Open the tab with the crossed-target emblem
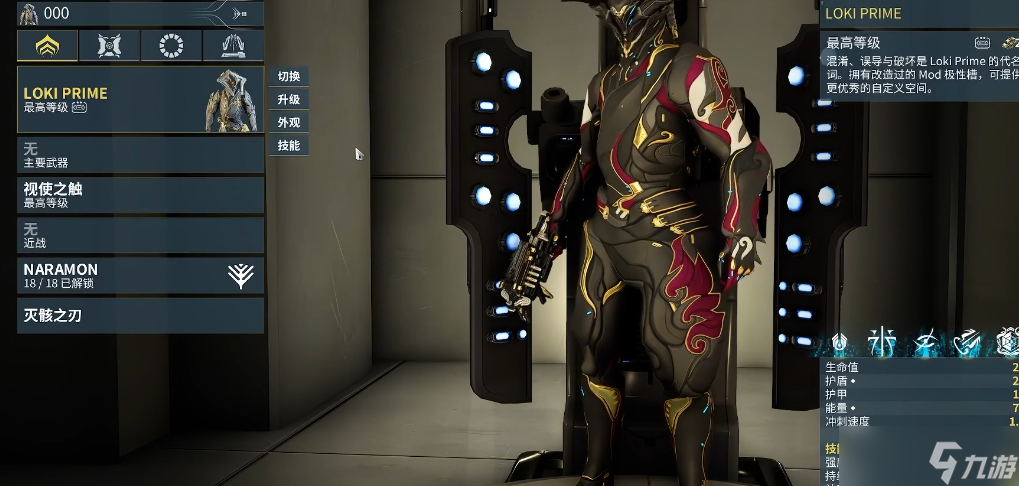The height and width of the screenshot is (486, 1019). tap(109, 45)
